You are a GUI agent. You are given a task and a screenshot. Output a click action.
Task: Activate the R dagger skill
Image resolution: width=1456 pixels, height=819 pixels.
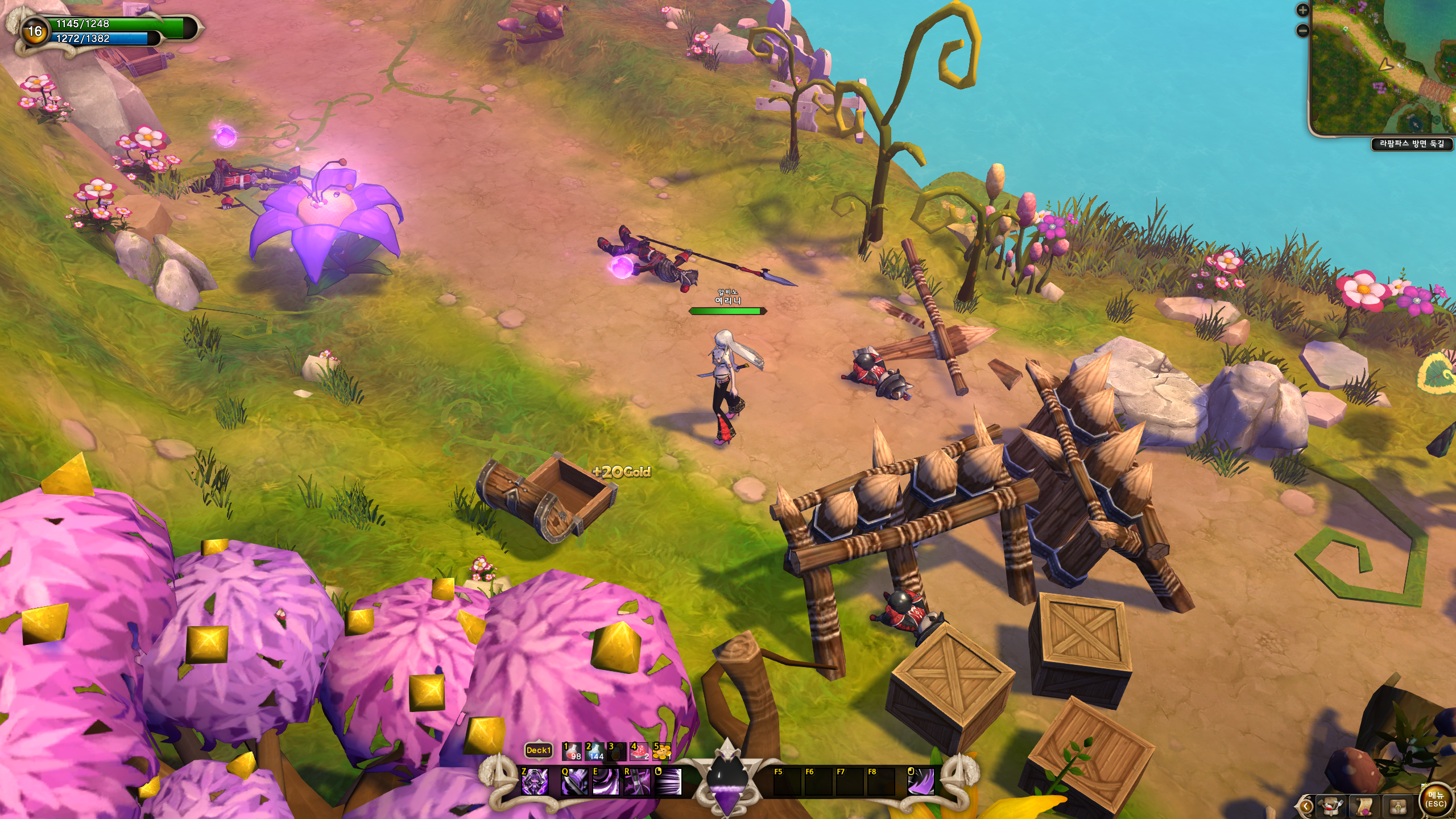pyautogui.click(x=637, y=781)
